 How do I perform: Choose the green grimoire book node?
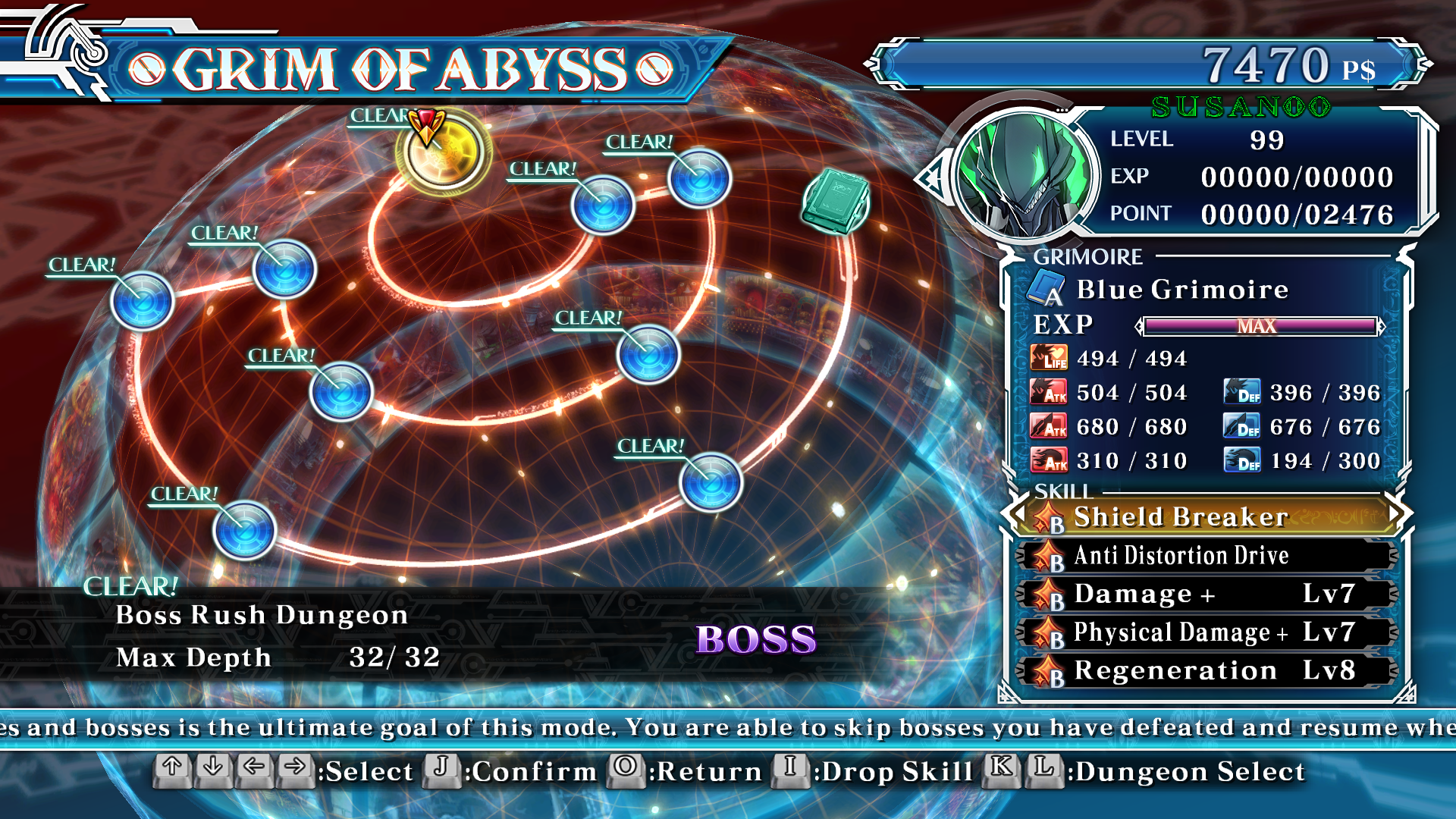[835, 200]
